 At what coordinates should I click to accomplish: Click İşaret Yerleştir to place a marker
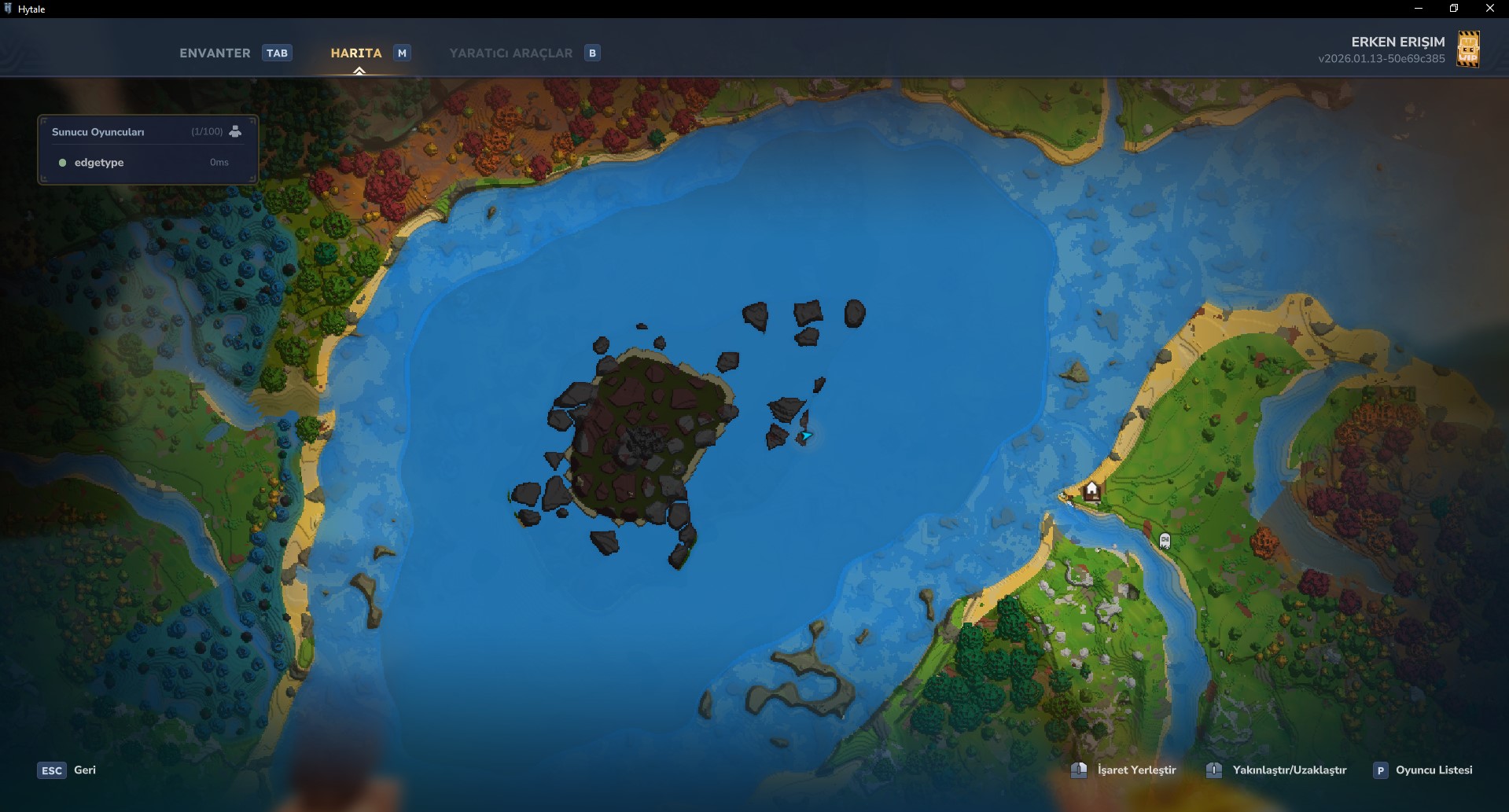click(1135, 770)
